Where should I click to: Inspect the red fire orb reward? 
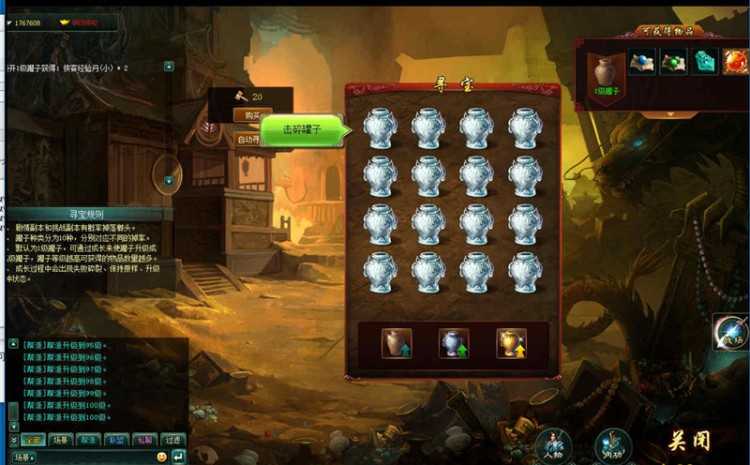736,62
